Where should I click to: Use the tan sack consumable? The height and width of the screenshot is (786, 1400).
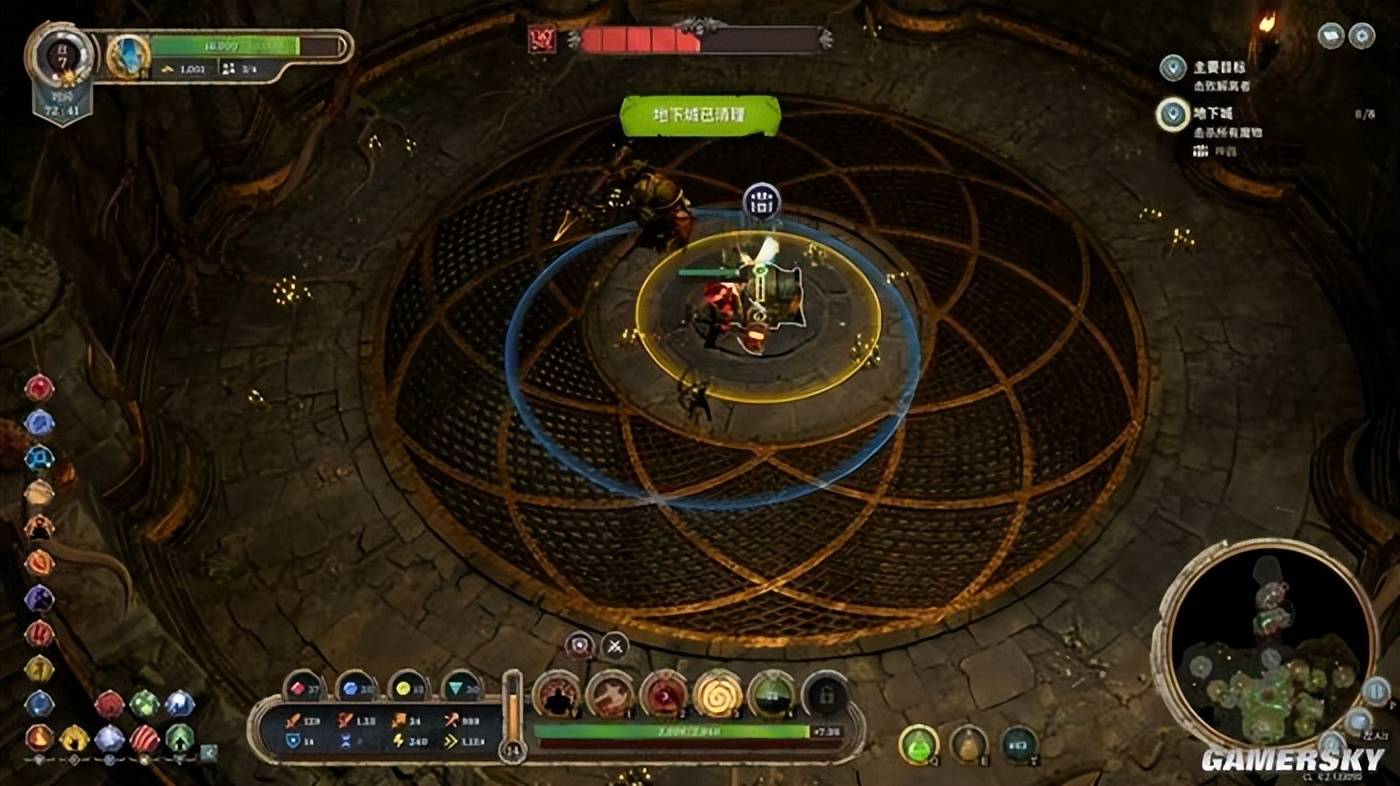pyautogui.click(x=968, y=744)
